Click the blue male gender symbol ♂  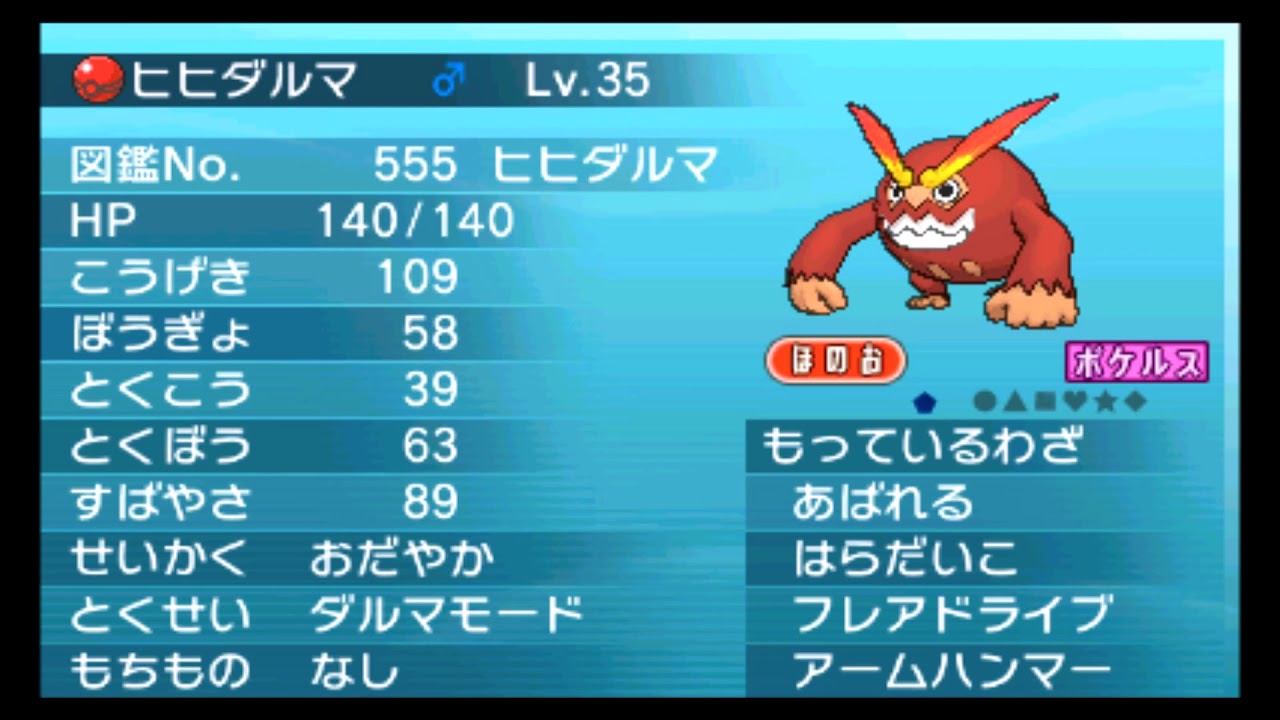tap(447, 76)
